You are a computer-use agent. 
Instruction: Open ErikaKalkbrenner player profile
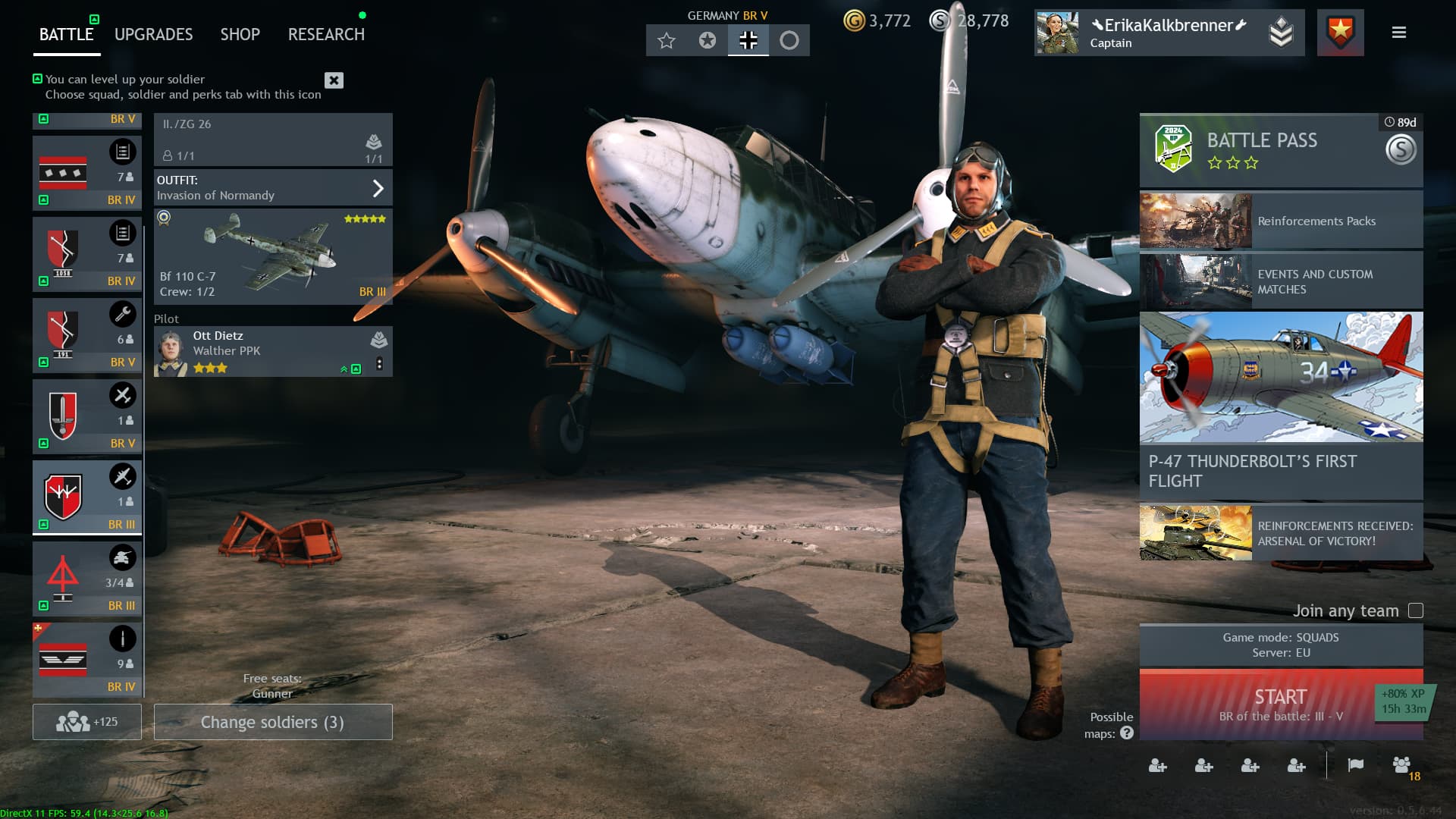(x=1168, y=33)
